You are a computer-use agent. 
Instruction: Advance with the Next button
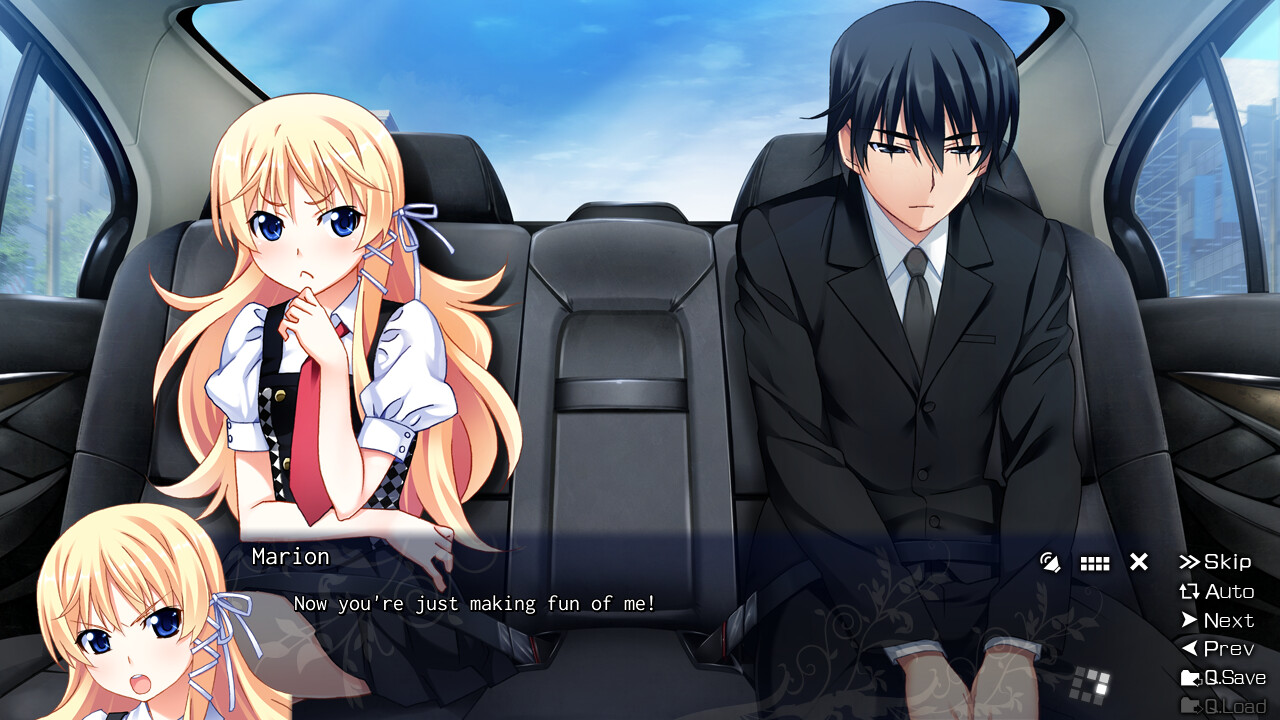(1217, 620)
